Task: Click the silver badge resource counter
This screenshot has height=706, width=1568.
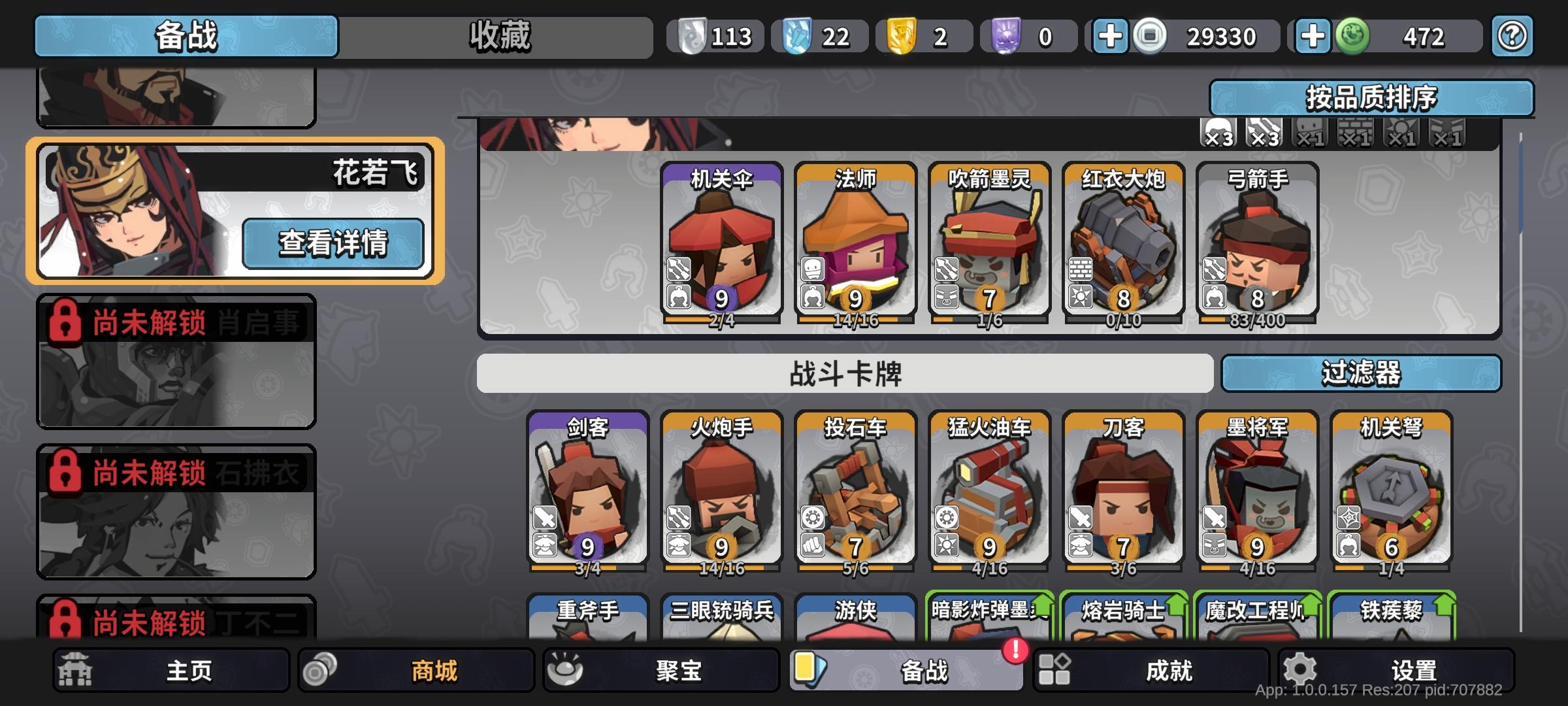Action: 717,36
